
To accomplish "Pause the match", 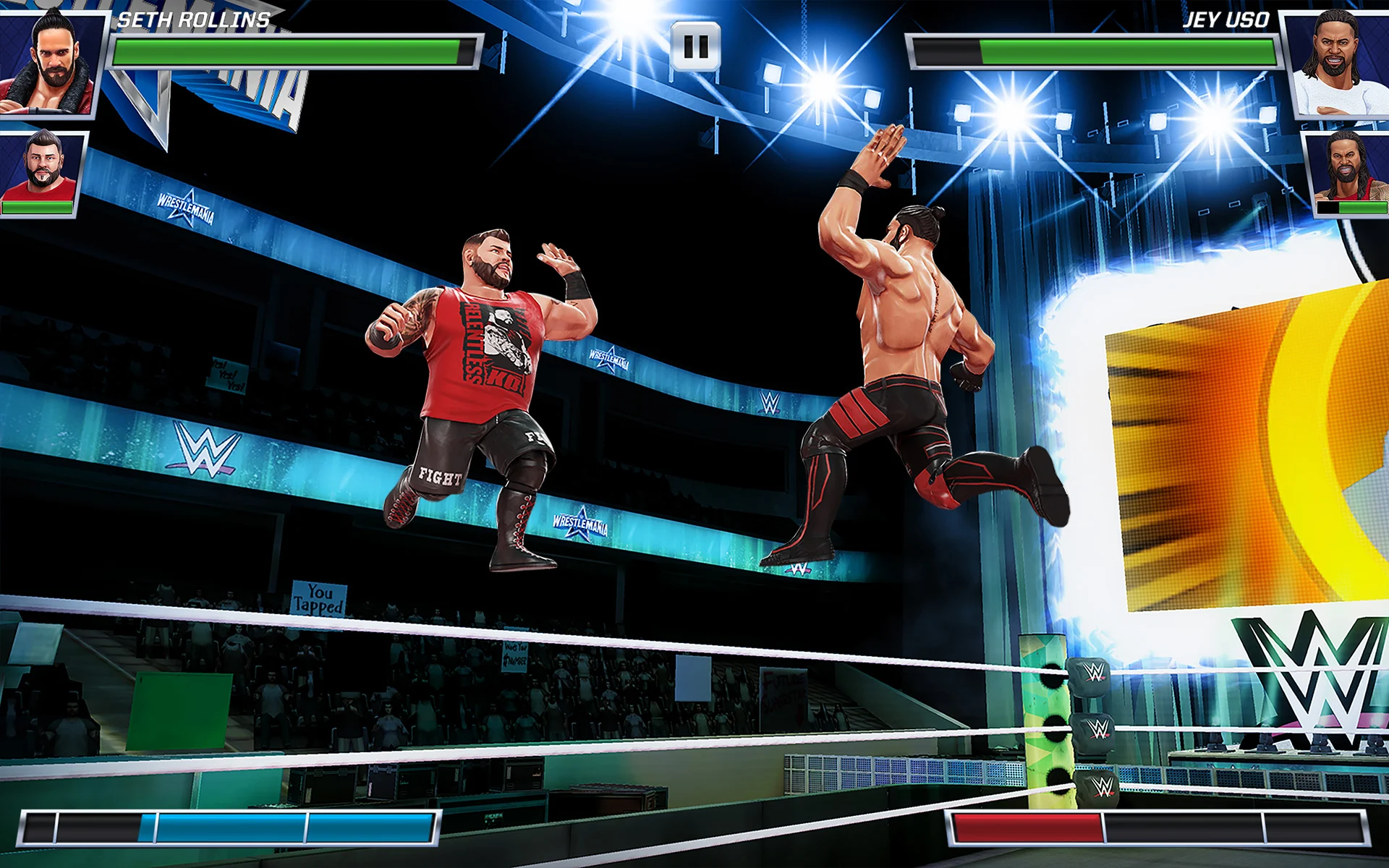I will [695, 47].
